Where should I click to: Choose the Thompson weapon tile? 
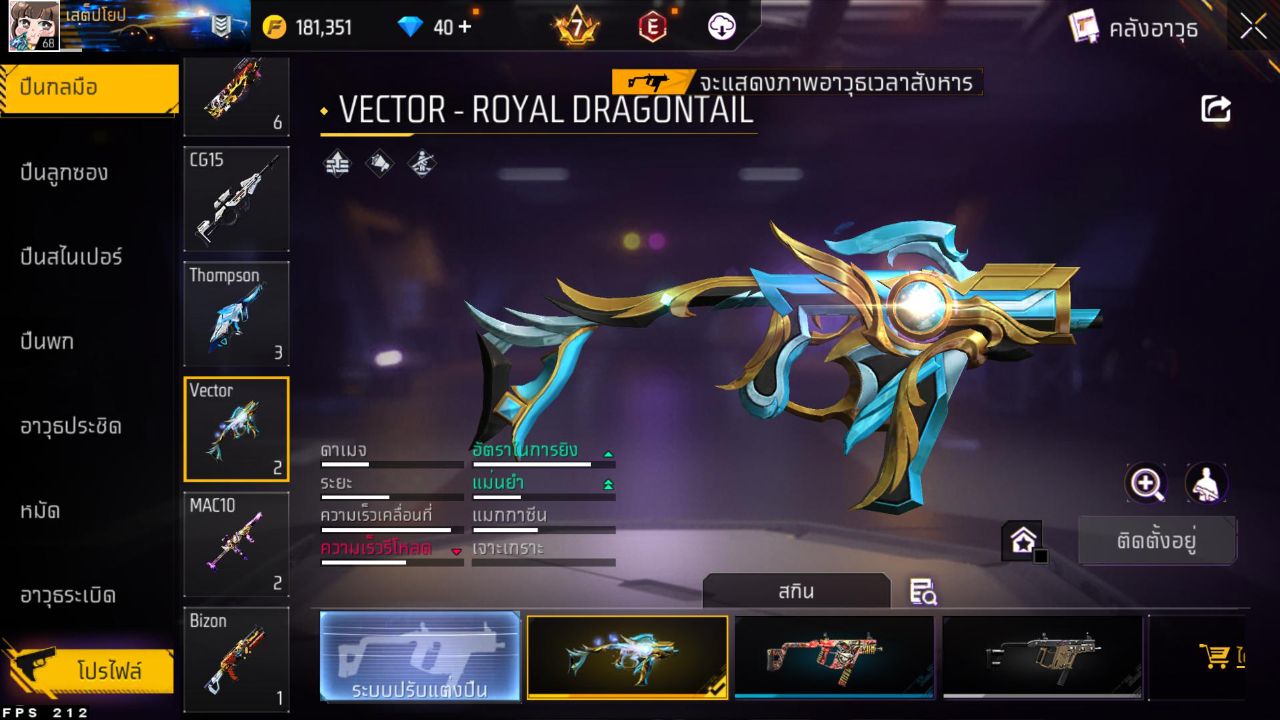pos(236,314)
